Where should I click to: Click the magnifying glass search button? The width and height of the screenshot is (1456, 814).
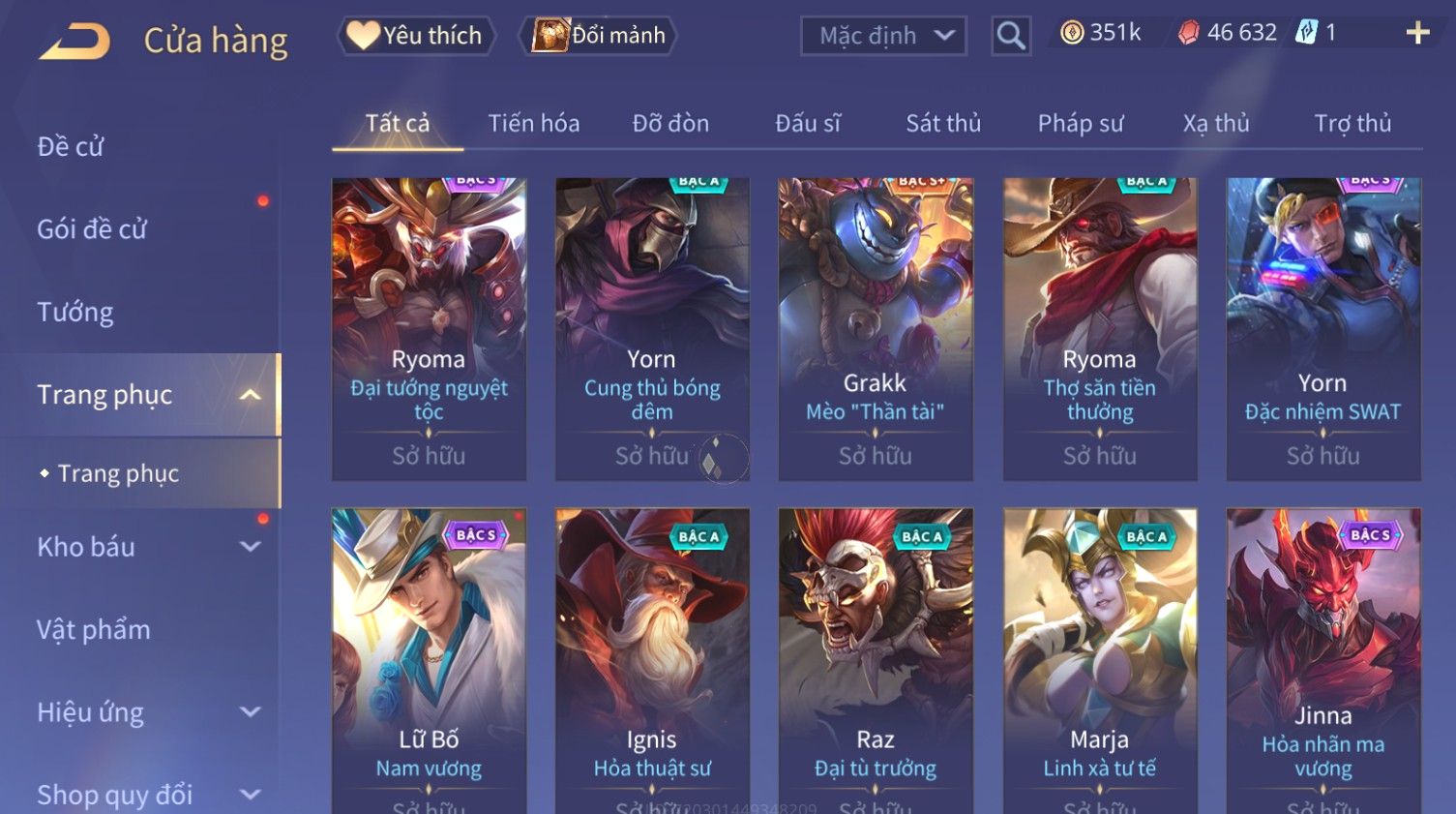pyautogui.click(x=1010, y=36)
